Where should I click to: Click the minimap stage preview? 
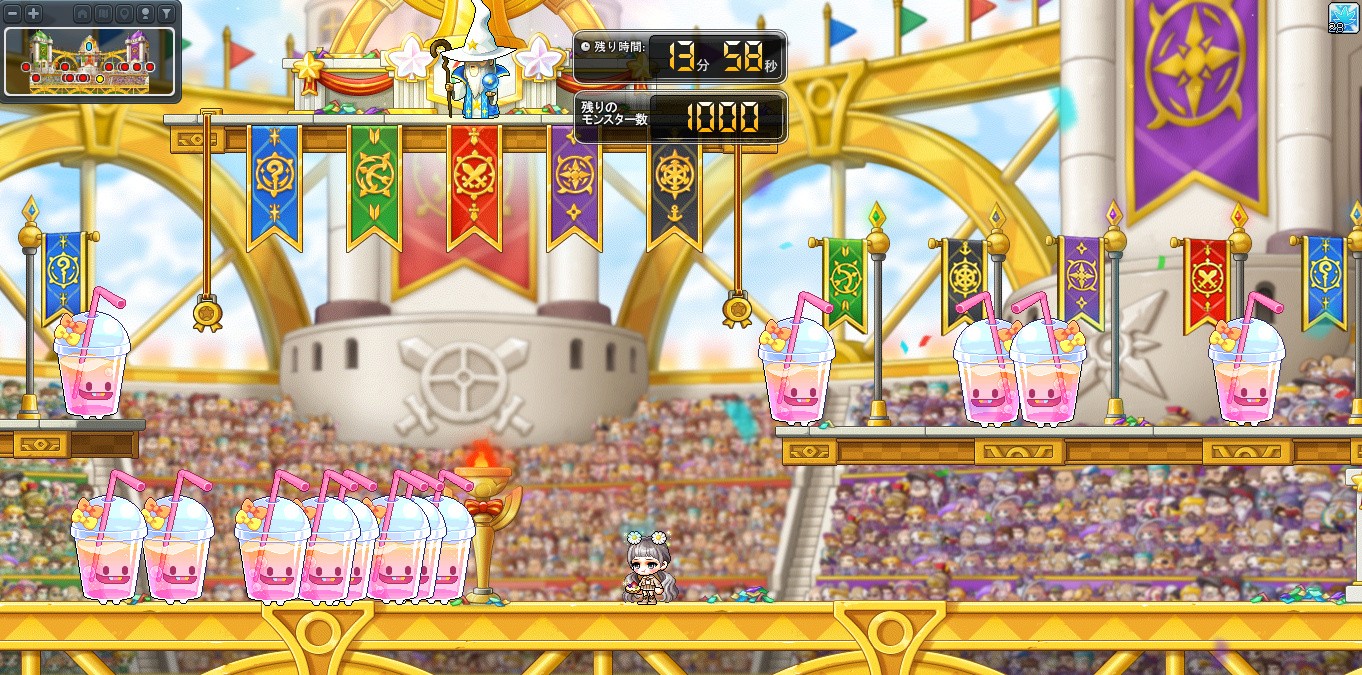(90, 62)
